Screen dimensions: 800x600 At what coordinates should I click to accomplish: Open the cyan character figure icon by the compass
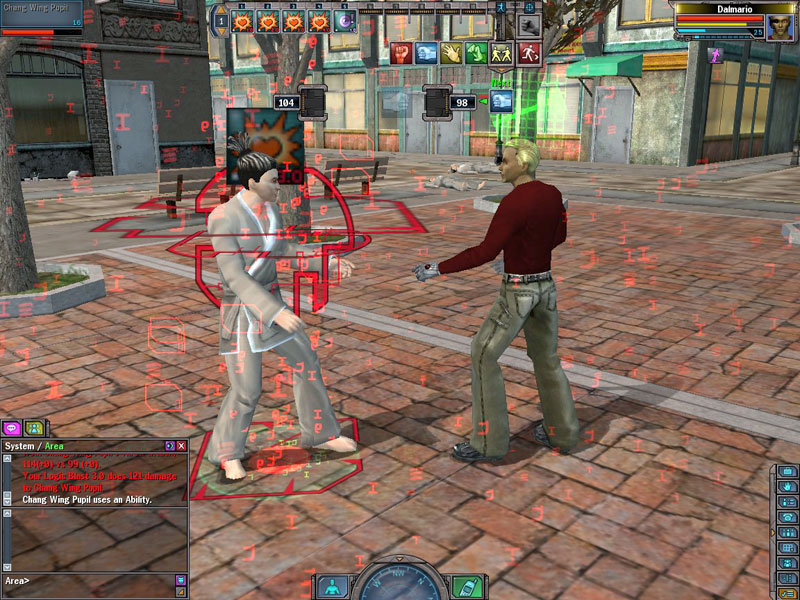332,586
